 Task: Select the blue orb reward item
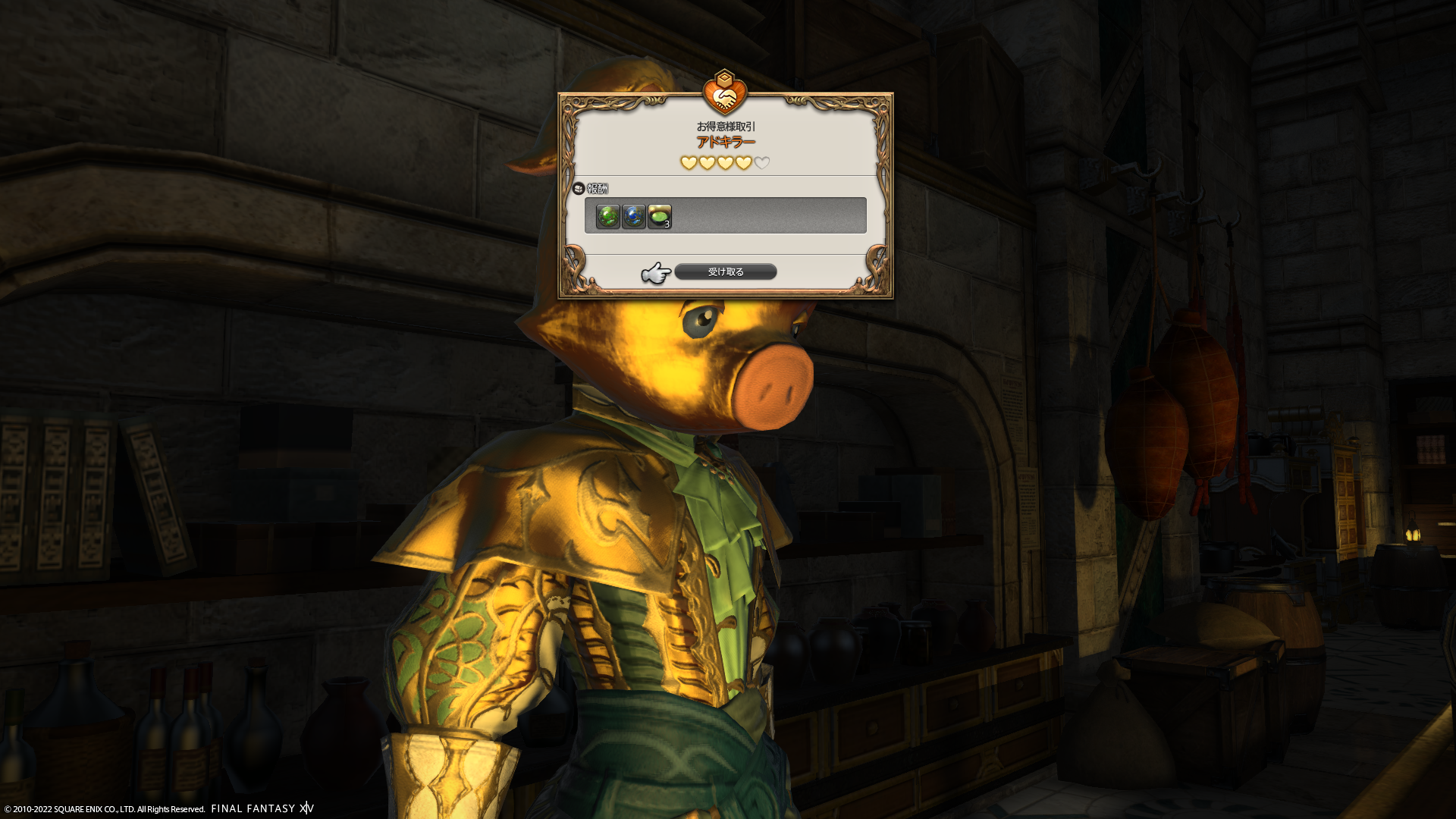[633, 216]
